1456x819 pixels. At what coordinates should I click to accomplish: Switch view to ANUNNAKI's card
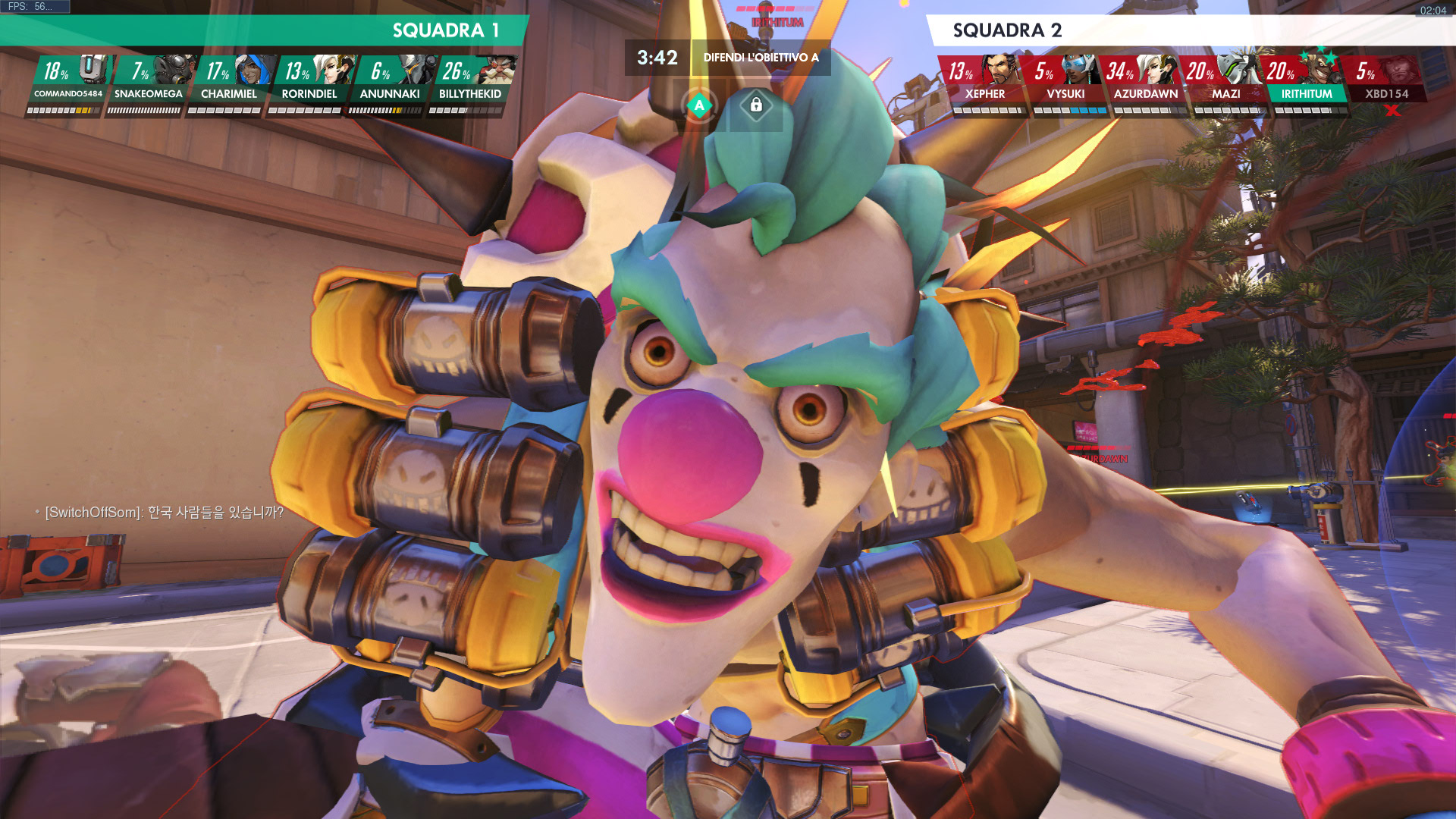(x=390, y=83)
